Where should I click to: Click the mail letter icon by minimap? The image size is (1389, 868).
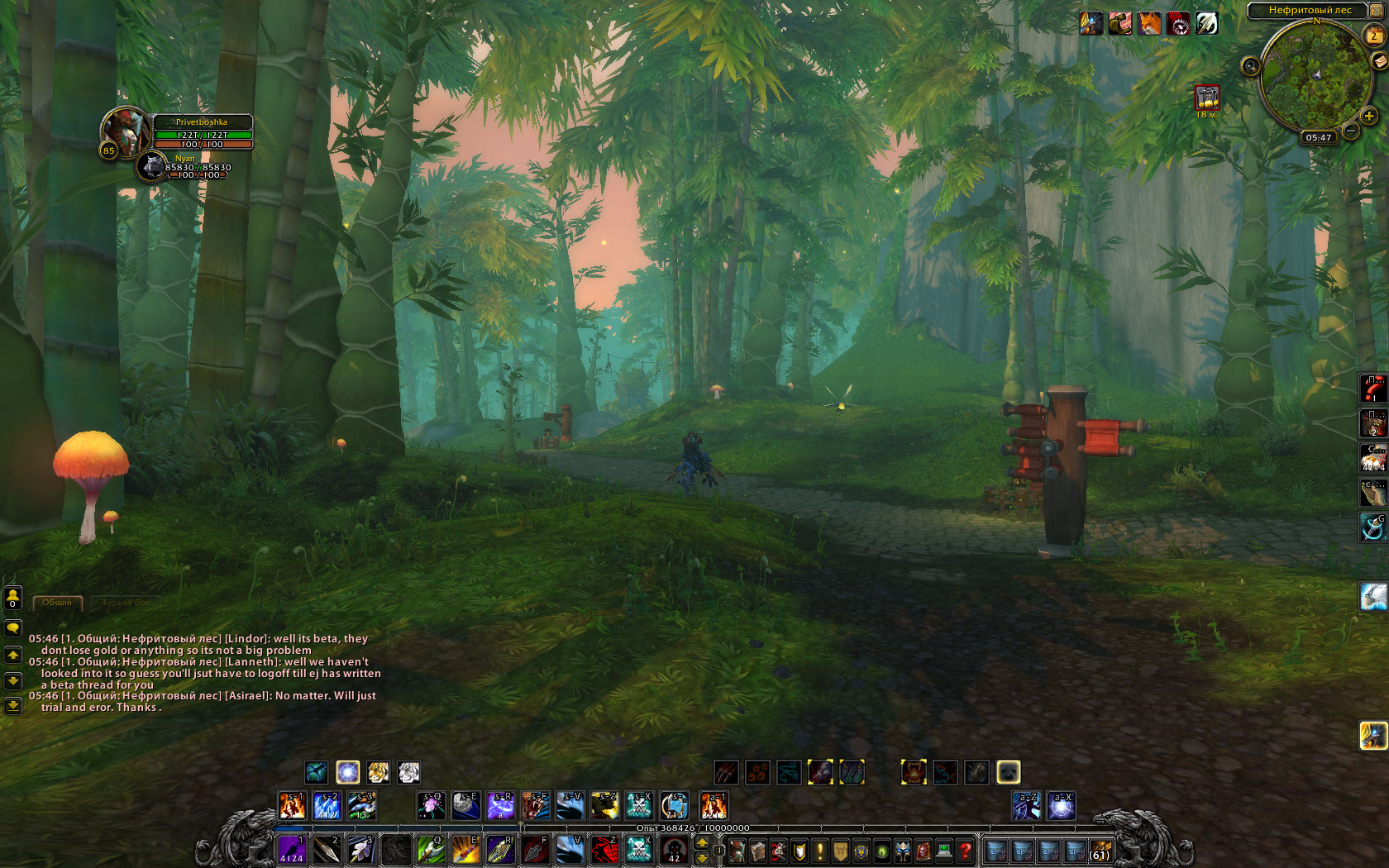click(x=1379, y=61)
